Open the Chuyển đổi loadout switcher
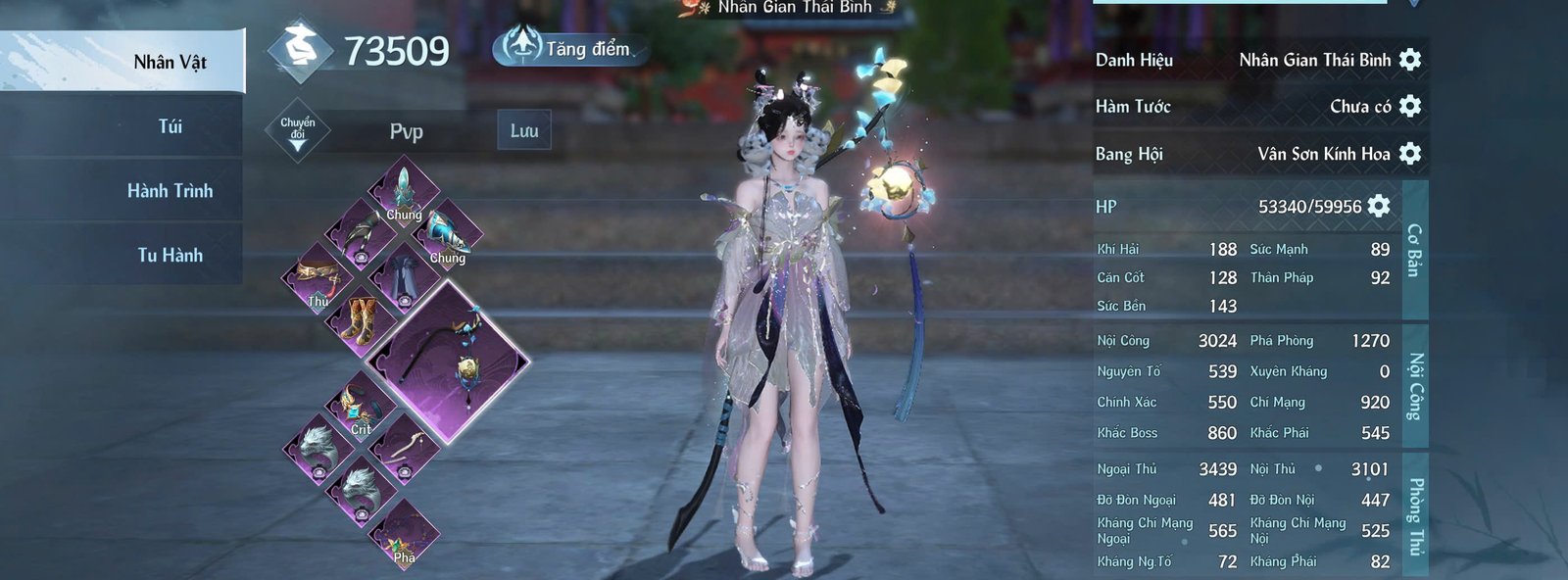Viewport: 1568px width, 580px height. click(x=298, y=131)
